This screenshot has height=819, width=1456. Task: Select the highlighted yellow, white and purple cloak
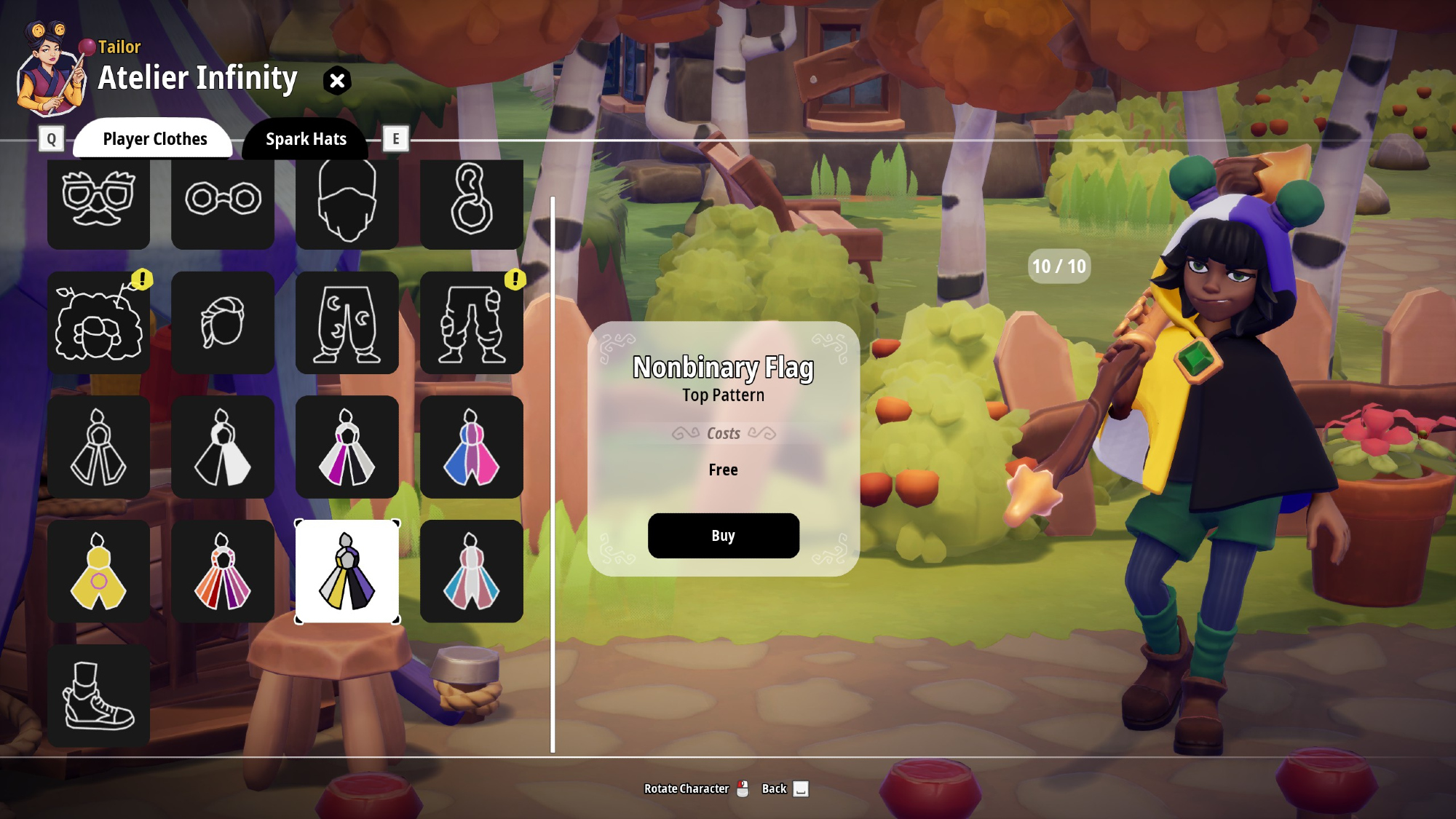[x=347, y=571]
